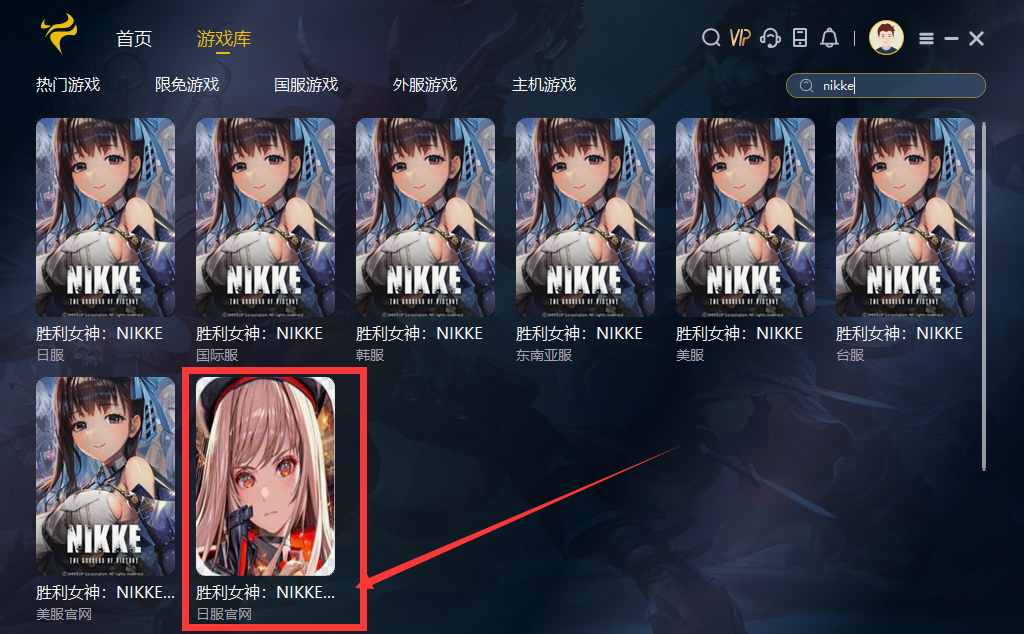1024x634 pixels.
Task: Switch to 外服游戏 category
Action: click(425, 85)
